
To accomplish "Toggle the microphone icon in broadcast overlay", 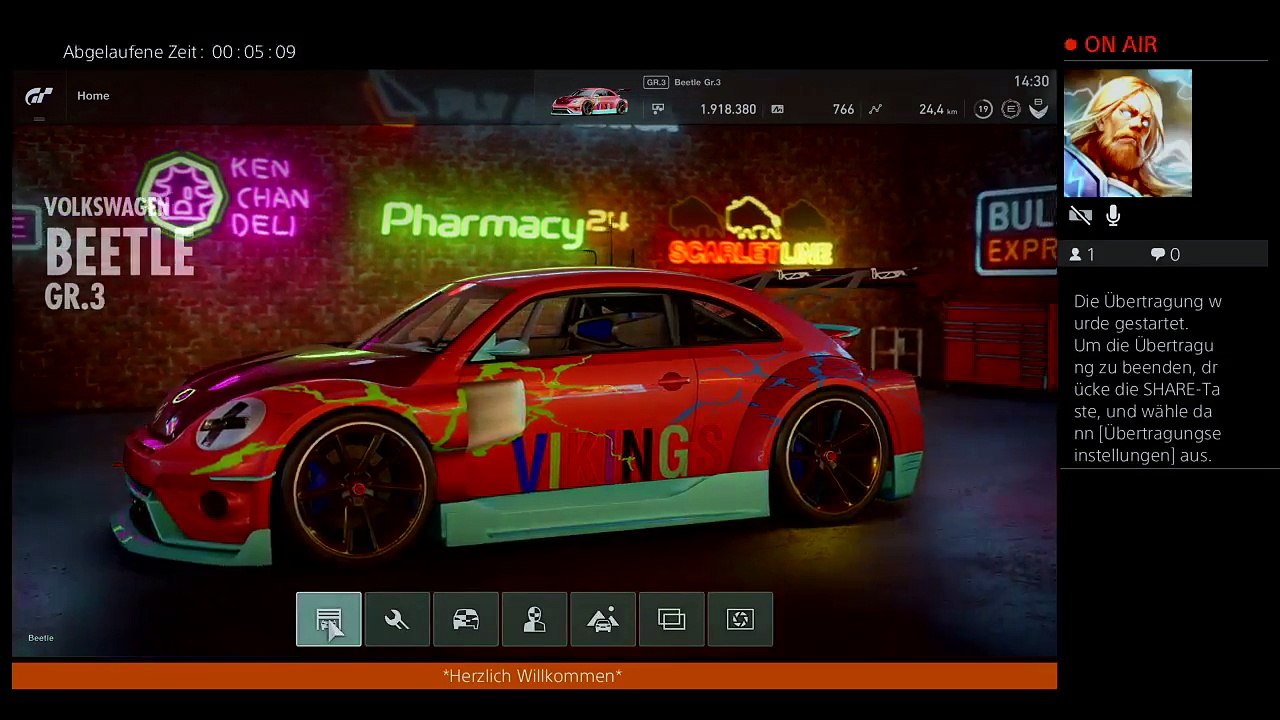I will coord(1113,216).
